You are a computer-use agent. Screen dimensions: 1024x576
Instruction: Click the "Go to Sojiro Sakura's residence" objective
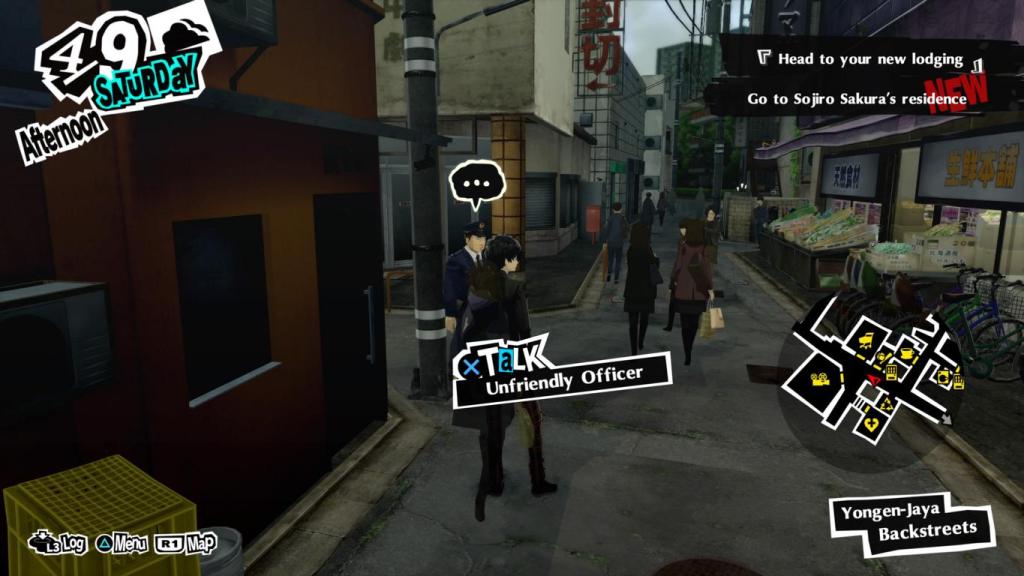click(856, 99)
